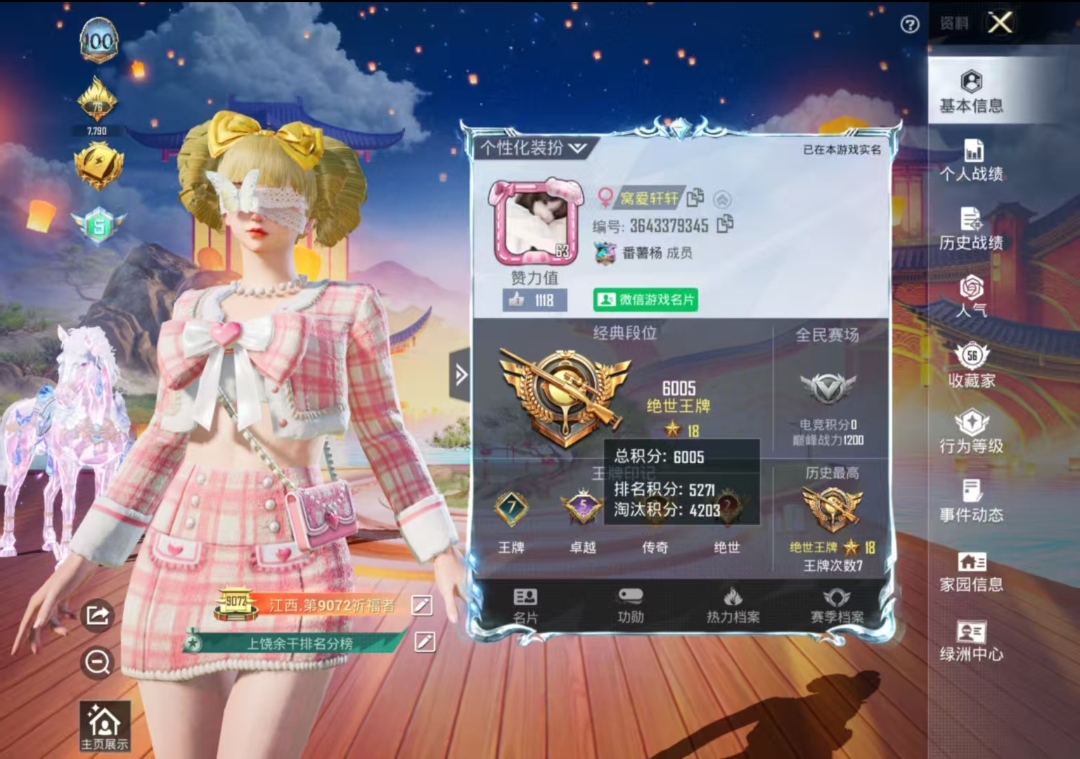The width and height of the screenshot is (1080, 759).
Task: Click the 微信游戏名片 green button
Action: (x=645, y=300)
